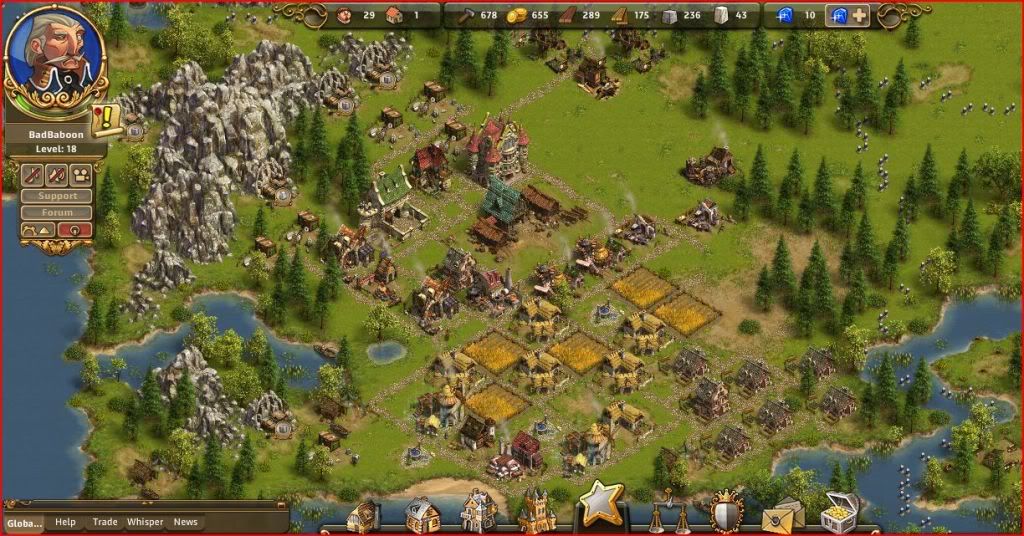Toggle the crossed-out sound effects button
1024x536 pixels.
tap(56, 175)
